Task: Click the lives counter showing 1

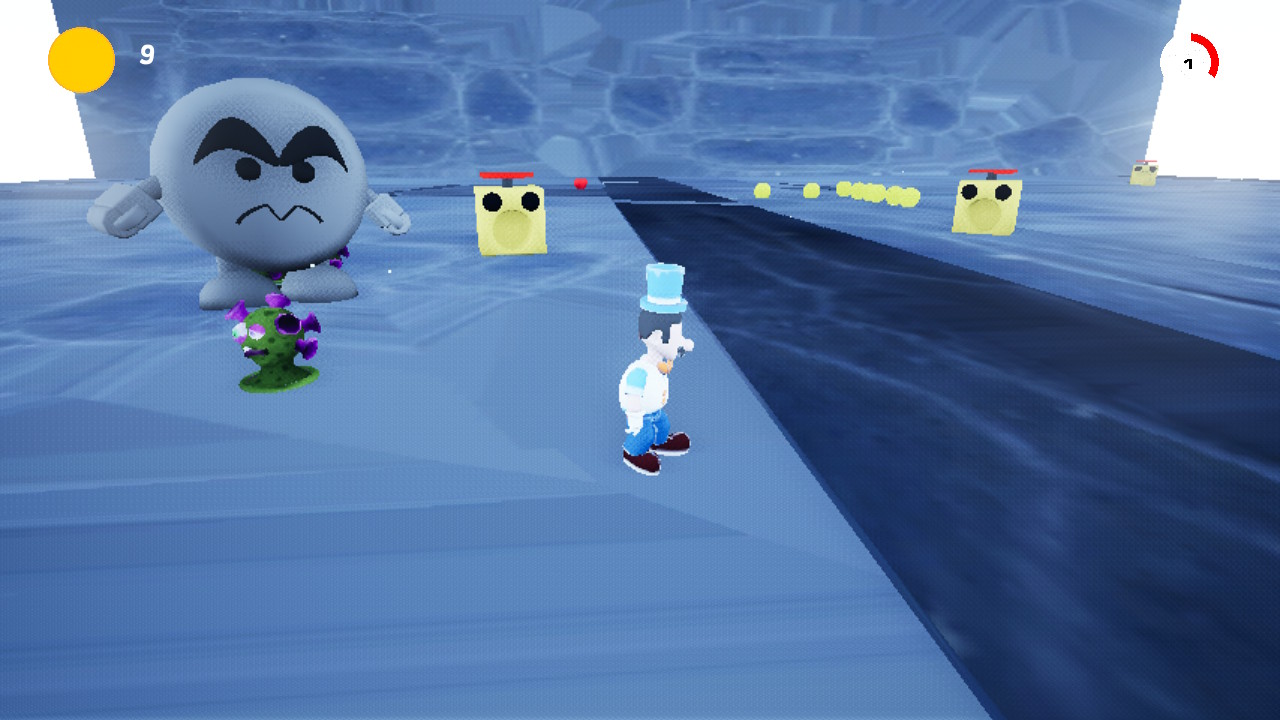Action: (1189, 63)
